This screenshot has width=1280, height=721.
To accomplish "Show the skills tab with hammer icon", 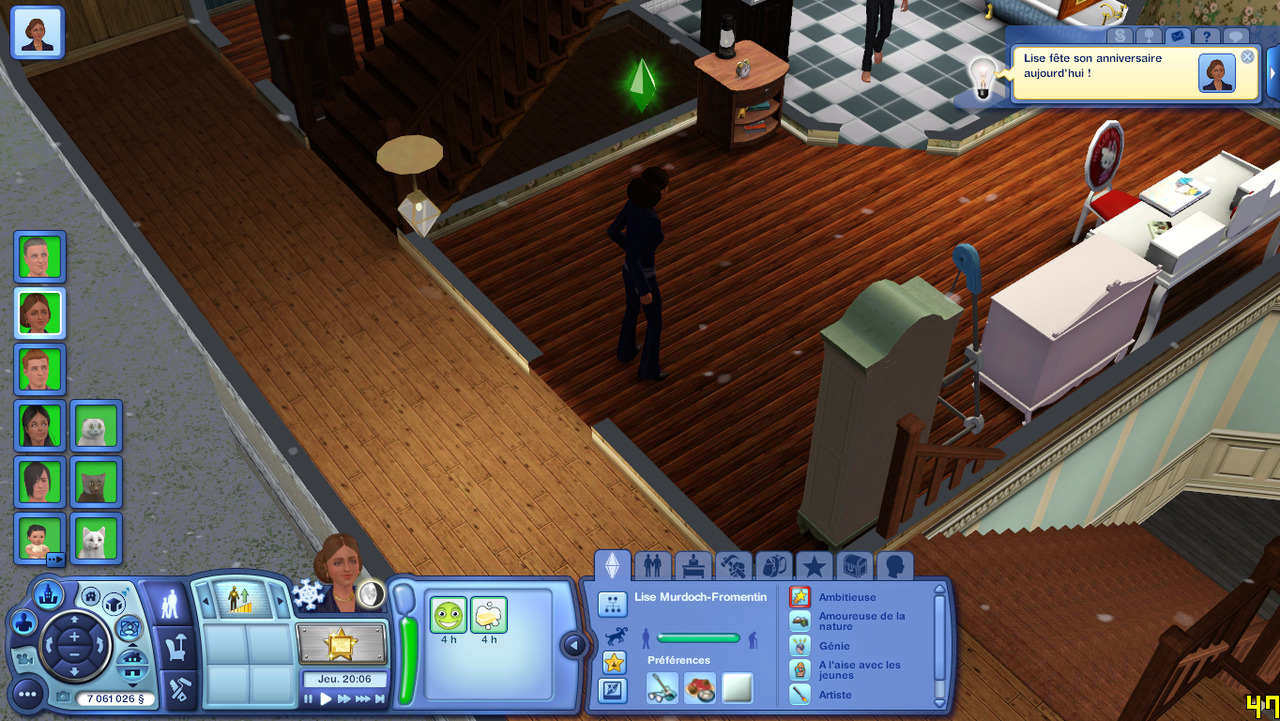I will 734,566.
